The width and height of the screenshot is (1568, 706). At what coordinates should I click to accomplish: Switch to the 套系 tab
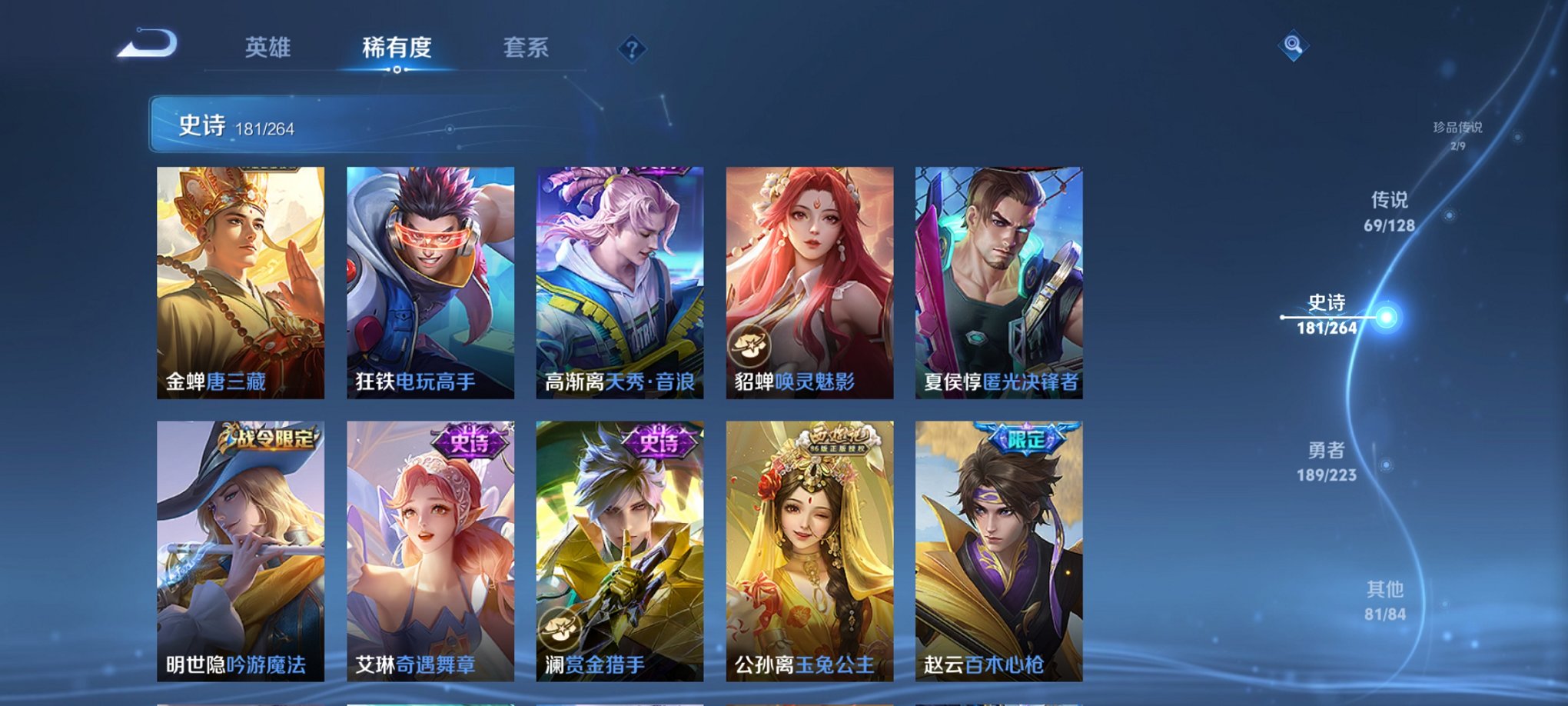pyautogui.click(x=527, y=48)
